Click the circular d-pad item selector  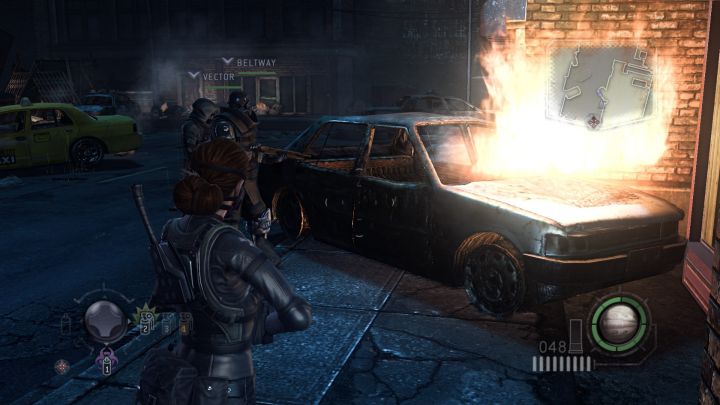click(x=104, y=320)
